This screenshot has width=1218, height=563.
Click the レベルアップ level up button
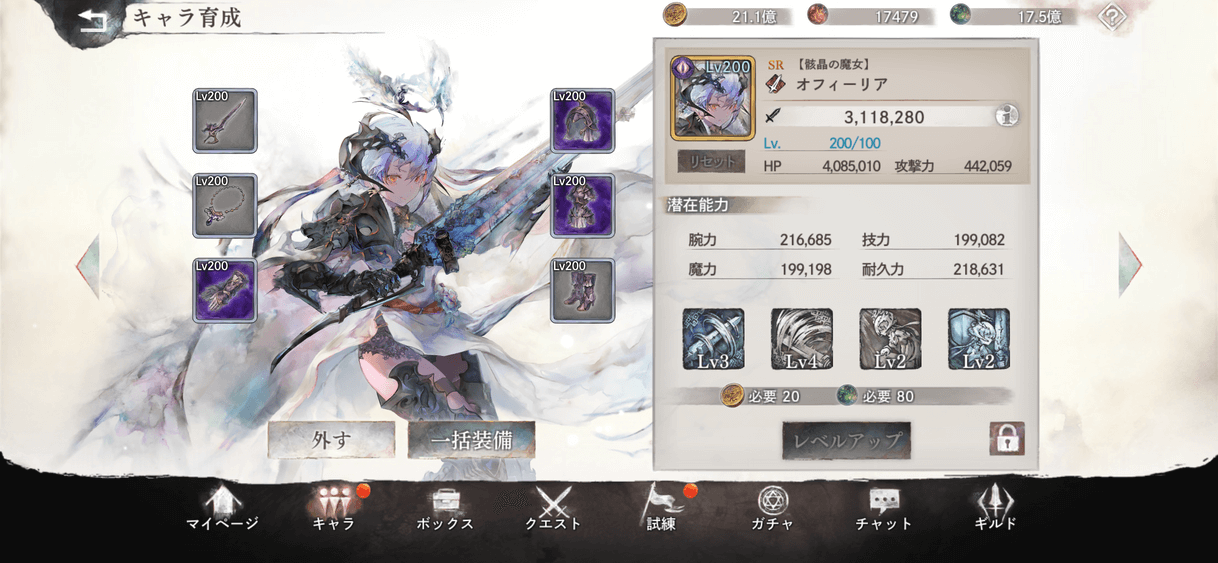click(x=846, y=440)
